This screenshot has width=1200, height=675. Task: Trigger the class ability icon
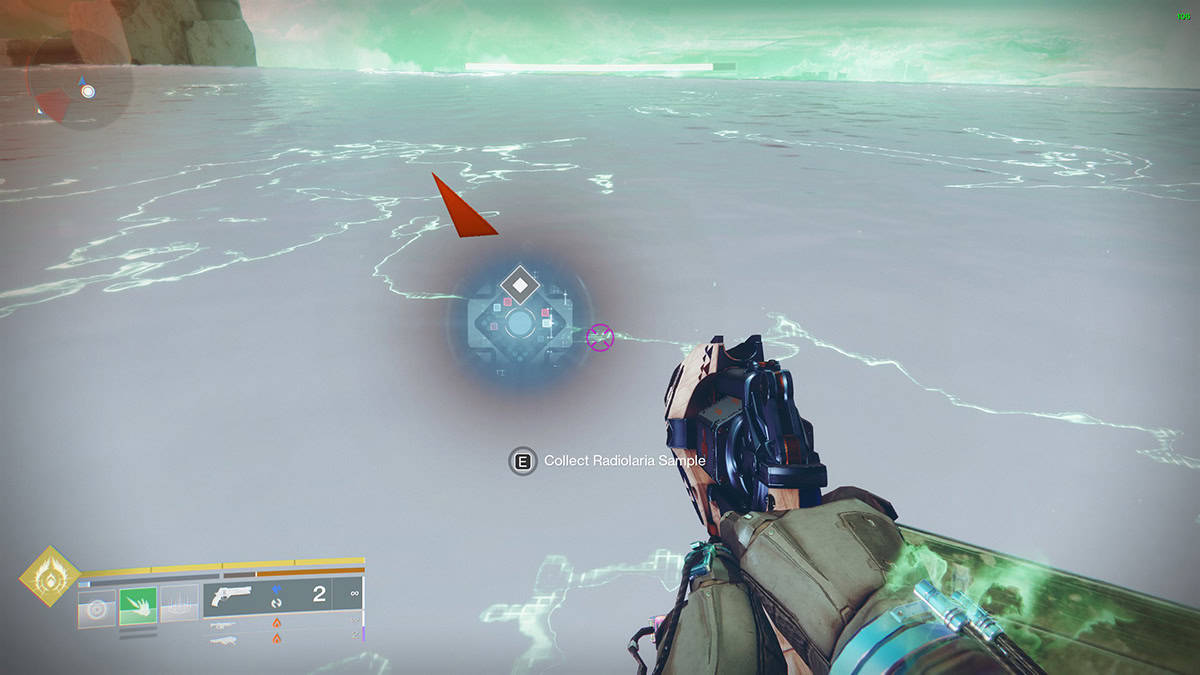coord(179,607)
